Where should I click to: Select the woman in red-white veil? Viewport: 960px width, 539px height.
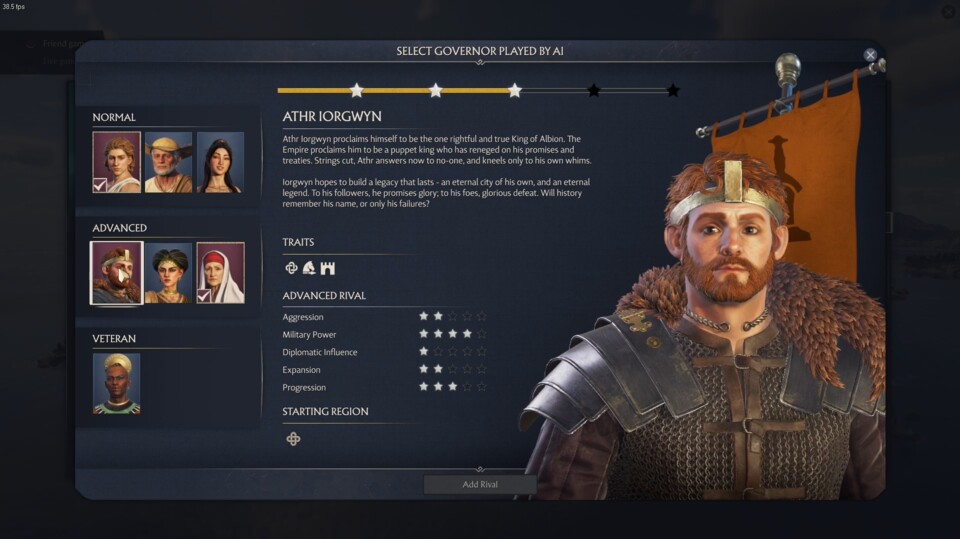220,273
